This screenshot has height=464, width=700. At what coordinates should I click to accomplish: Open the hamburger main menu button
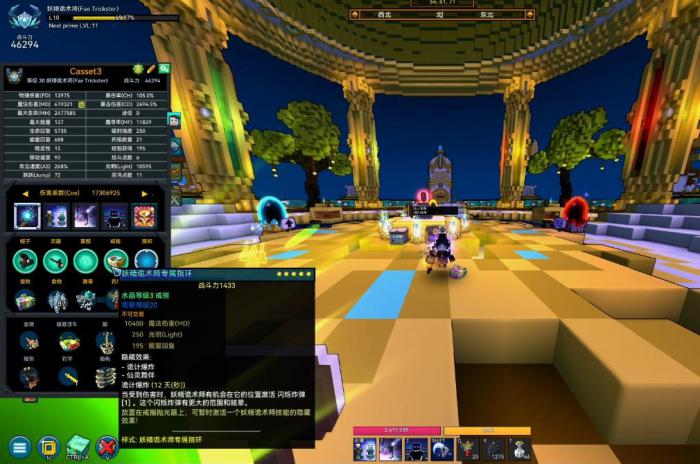(19, 446)
